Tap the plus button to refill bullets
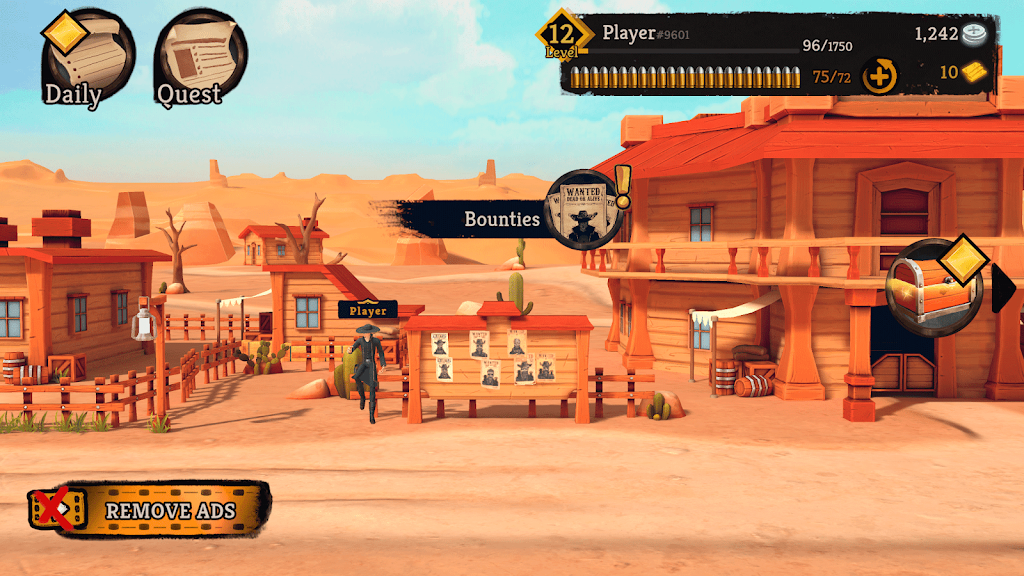 (880, 76)
